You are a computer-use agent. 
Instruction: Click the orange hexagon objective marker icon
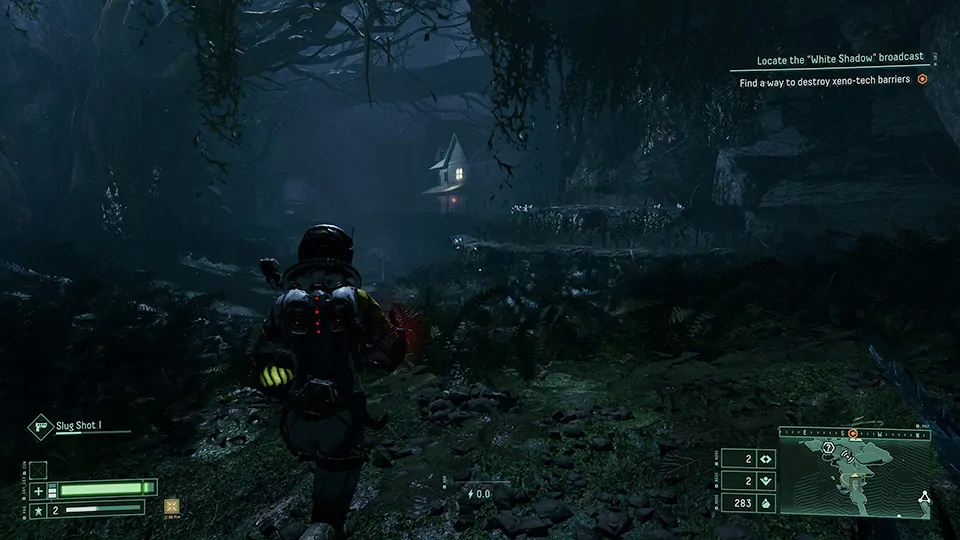point(923,81)
